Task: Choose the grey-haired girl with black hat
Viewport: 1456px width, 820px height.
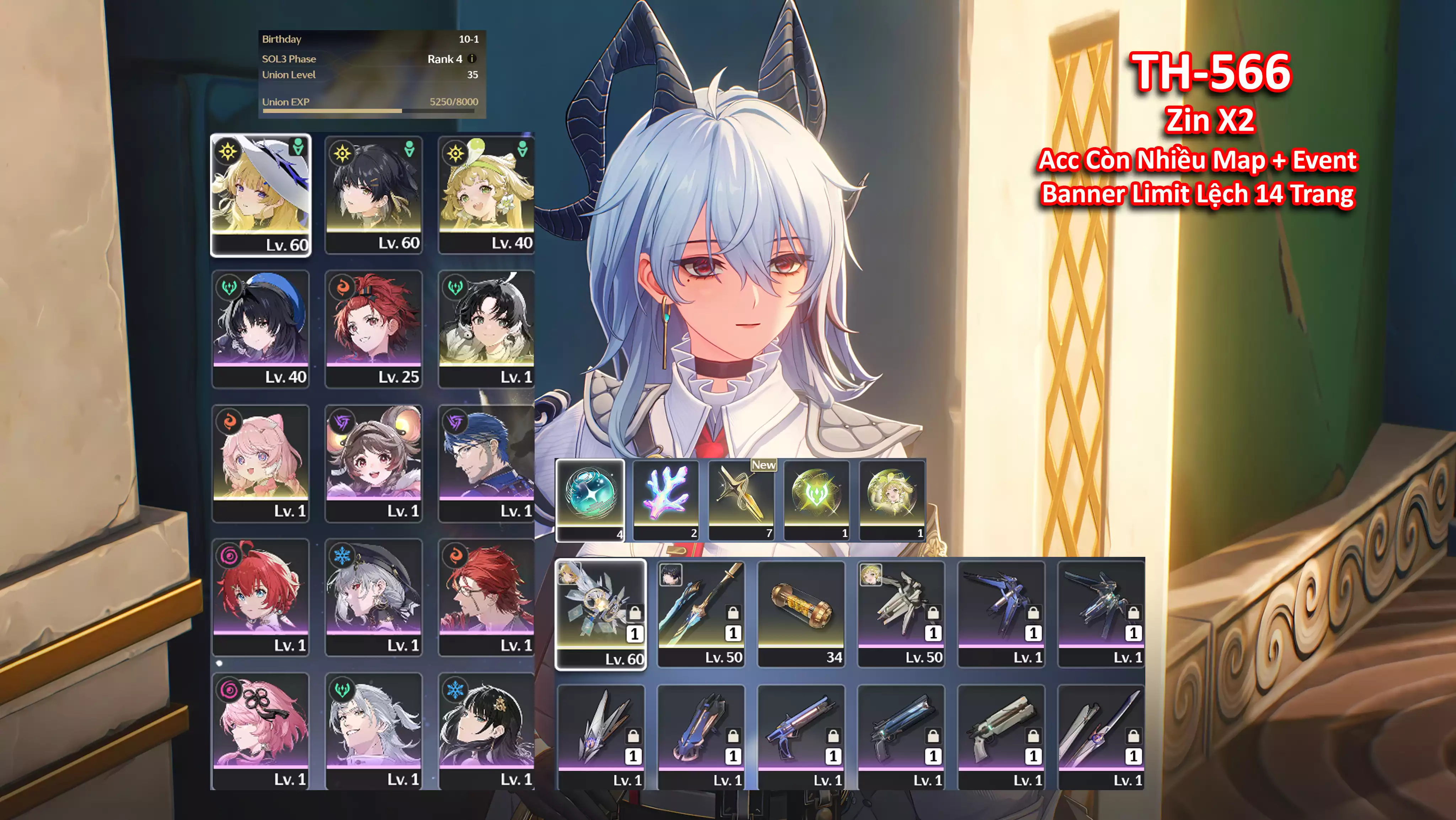Action: tap(374, 597)
